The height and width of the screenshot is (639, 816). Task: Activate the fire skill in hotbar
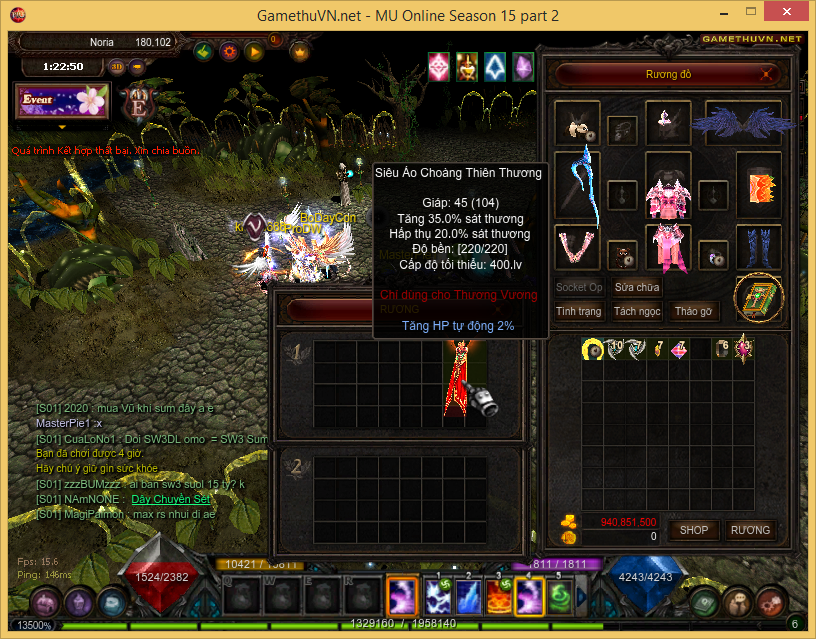(498, 596)
